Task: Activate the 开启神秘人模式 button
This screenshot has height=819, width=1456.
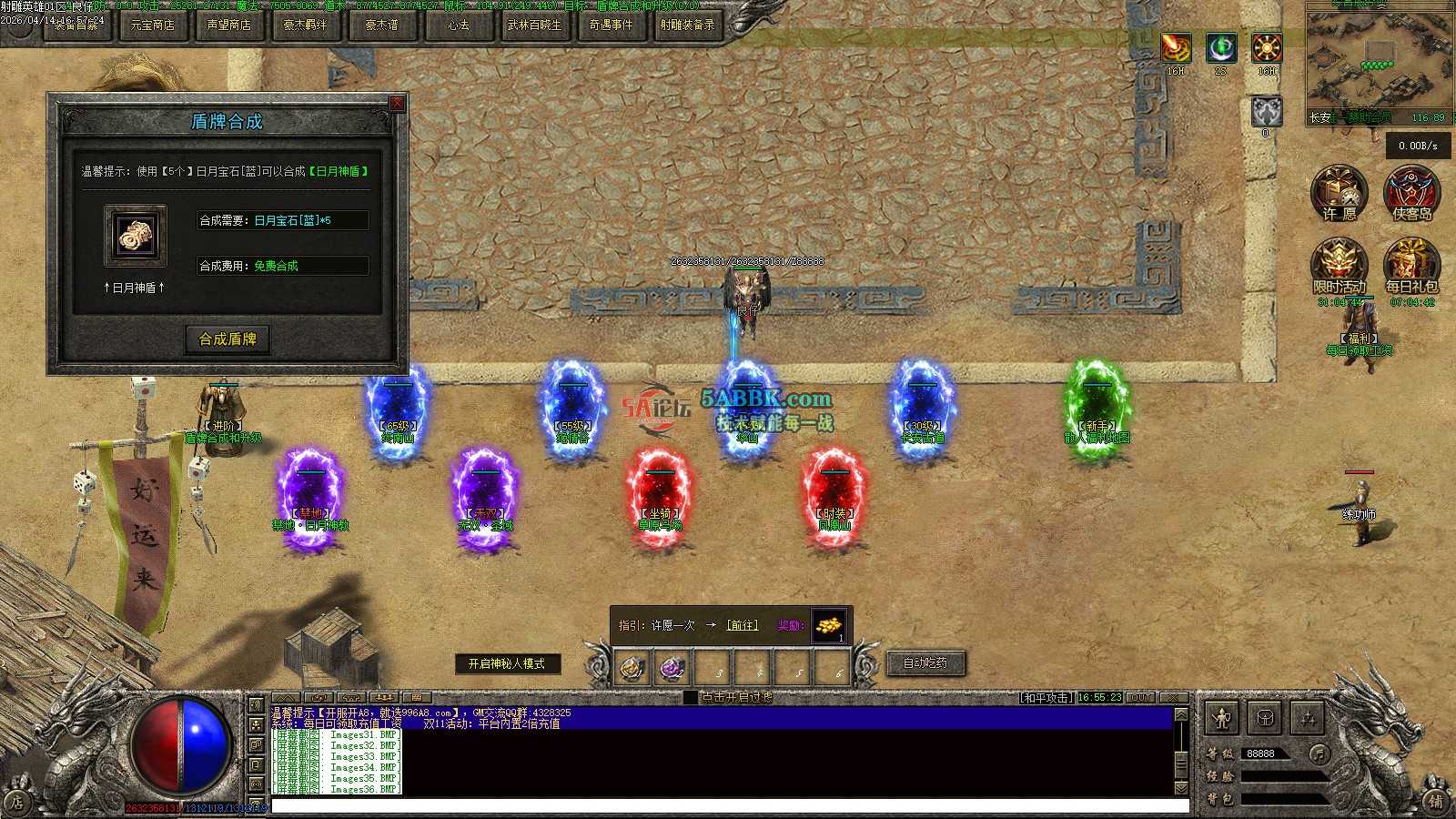Action: click(507, 664)
